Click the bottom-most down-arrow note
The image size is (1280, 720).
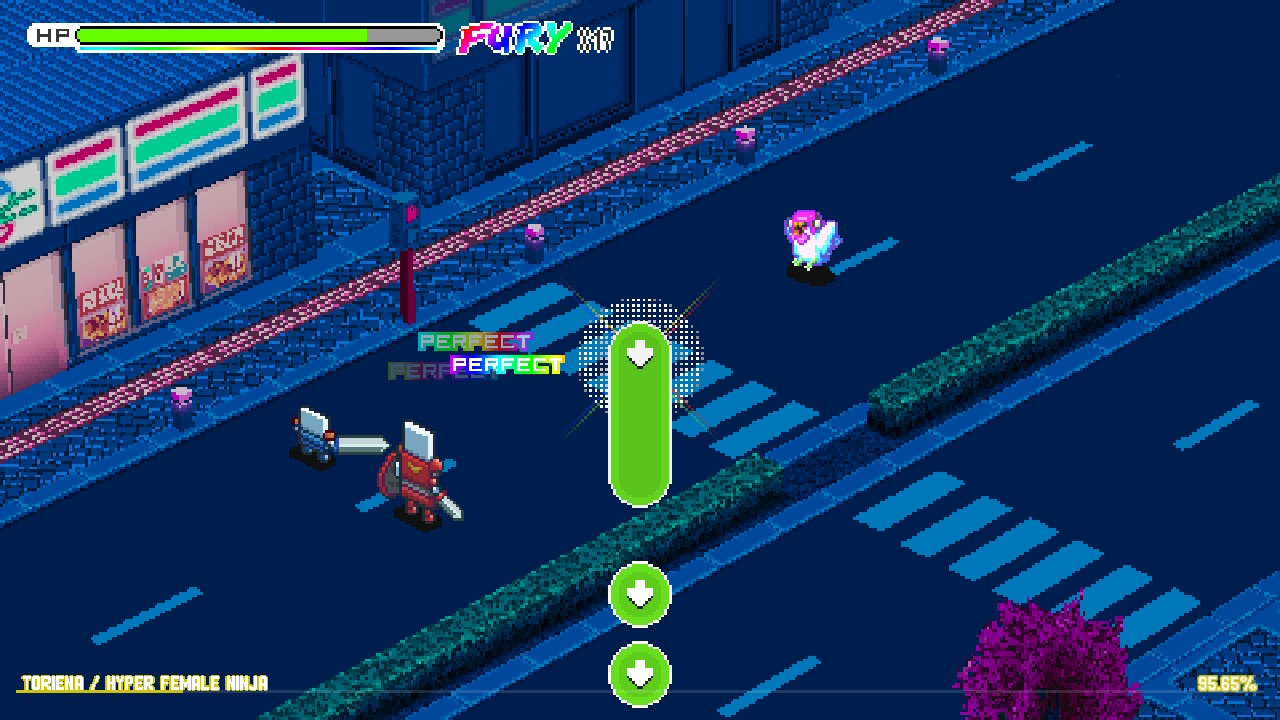tap(640, 674)
